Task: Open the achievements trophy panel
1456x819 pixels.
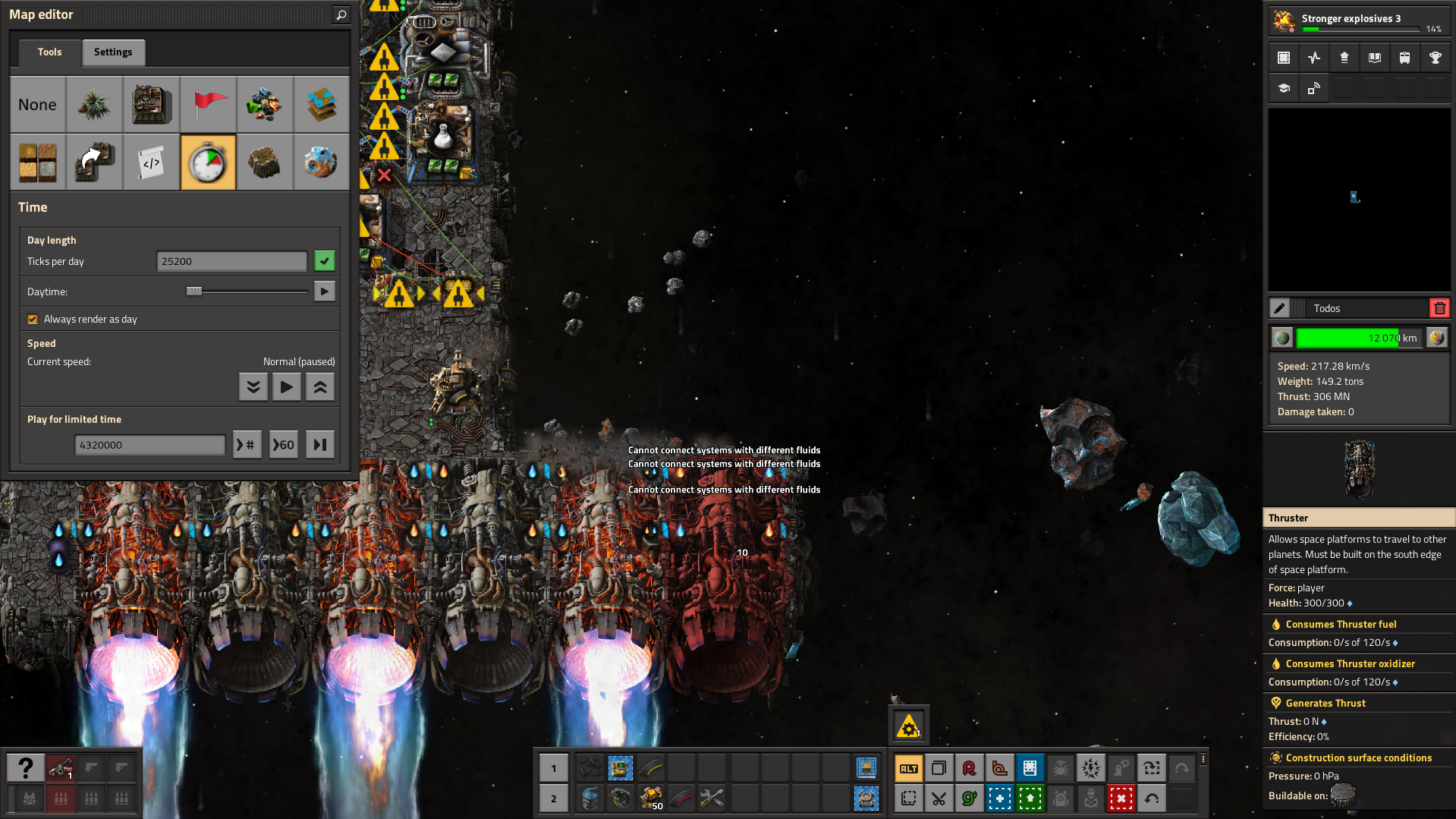Action: (x=1435, y=57)
